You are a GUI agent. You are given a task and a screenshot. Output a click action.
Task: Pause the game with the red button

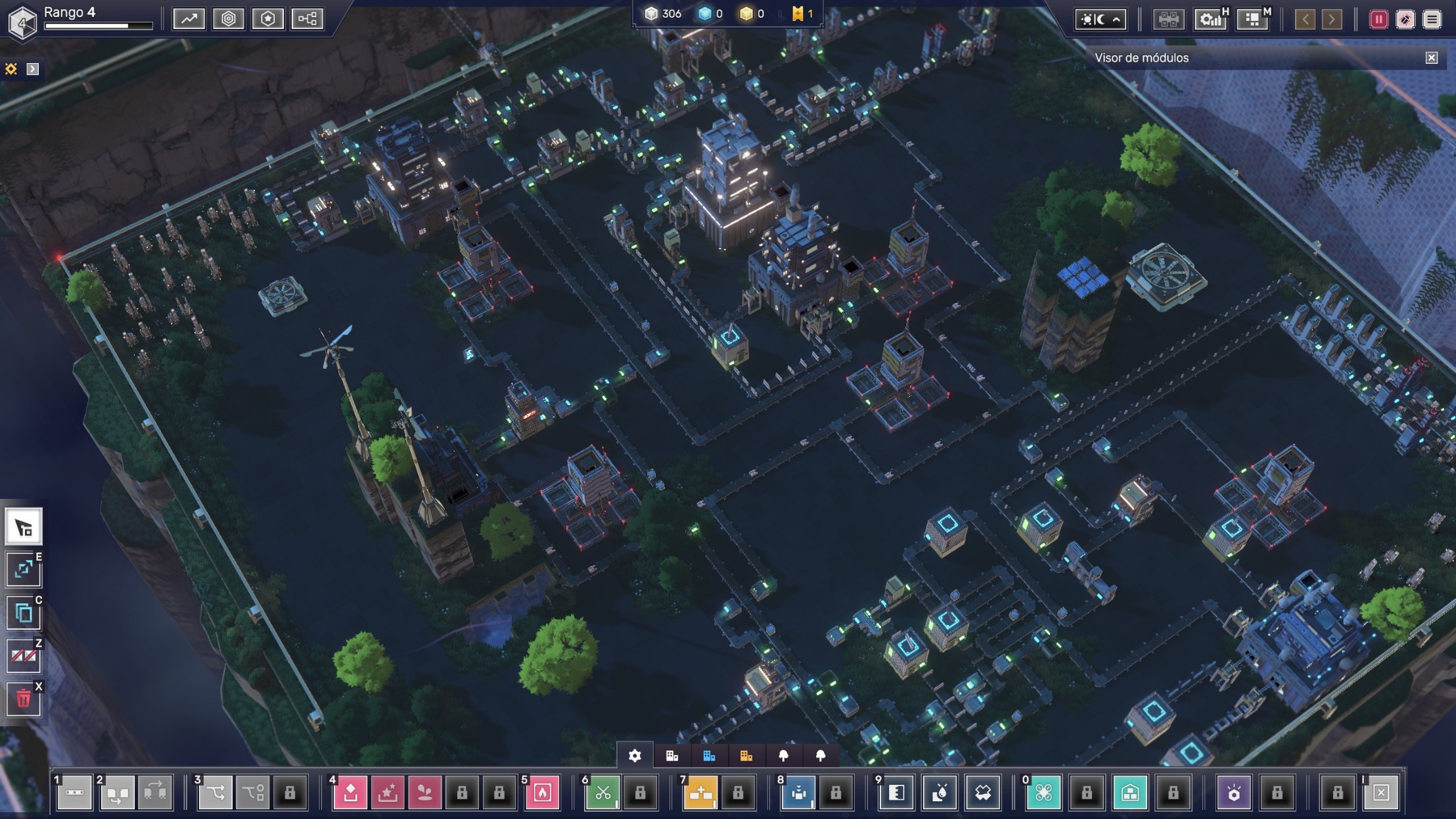pos(1378,20)
